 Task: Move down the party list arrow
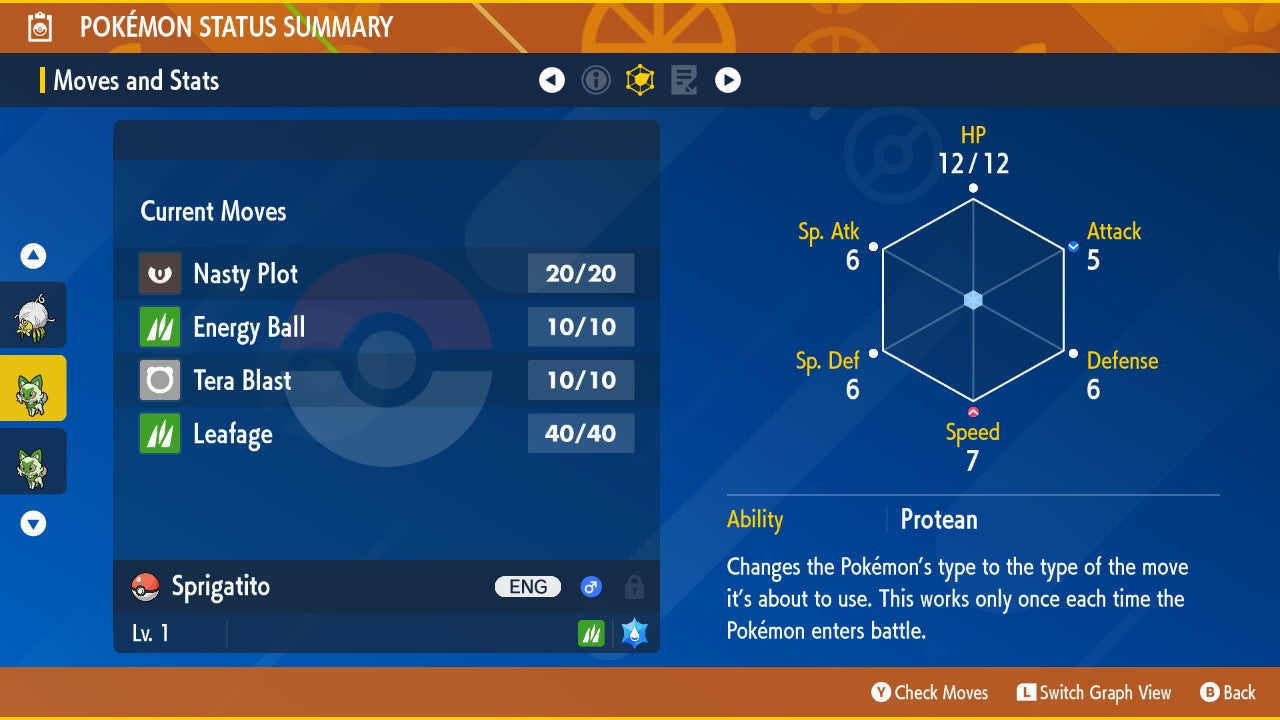point(34,523)
